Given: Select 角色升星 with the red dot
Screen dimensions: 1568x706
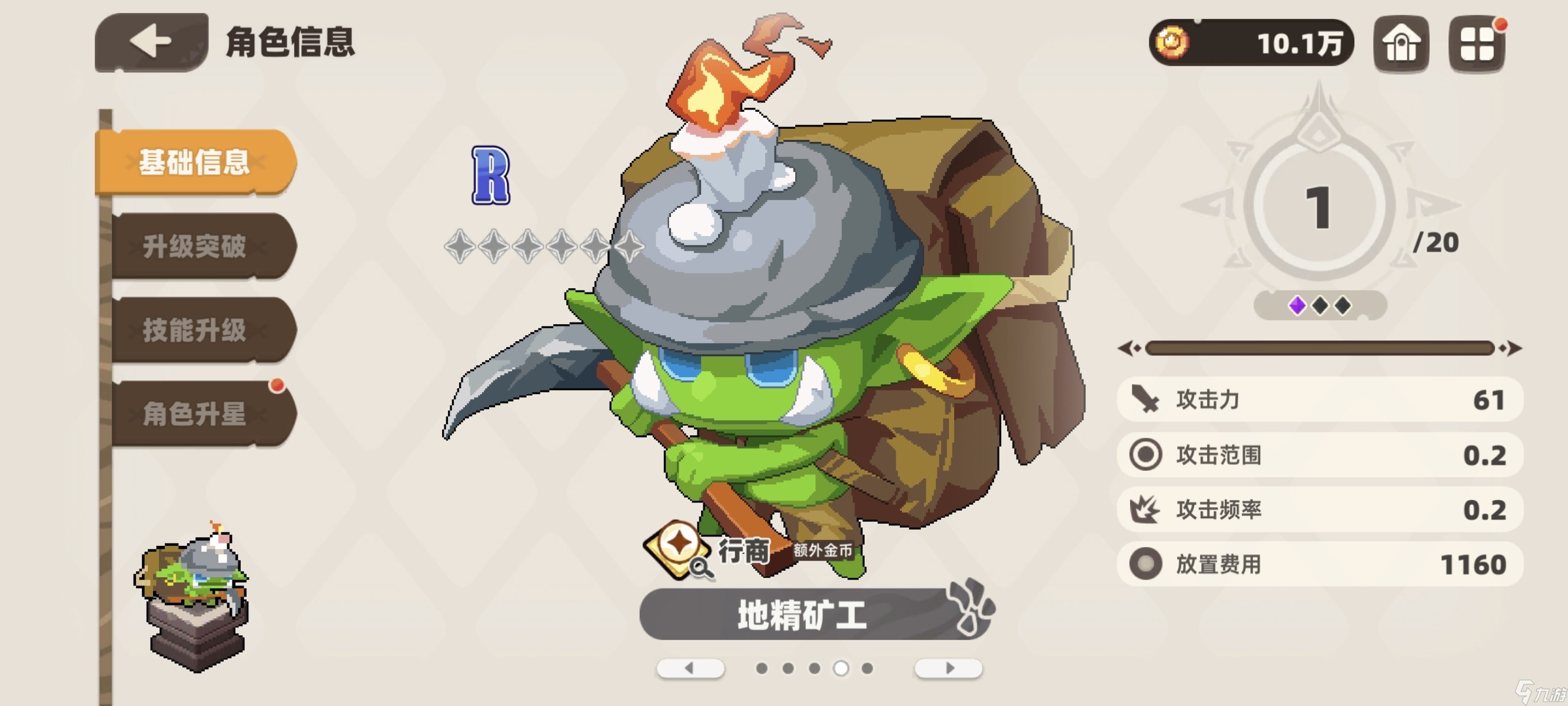Looking at the screenshot, I should (x=195, y=414).
